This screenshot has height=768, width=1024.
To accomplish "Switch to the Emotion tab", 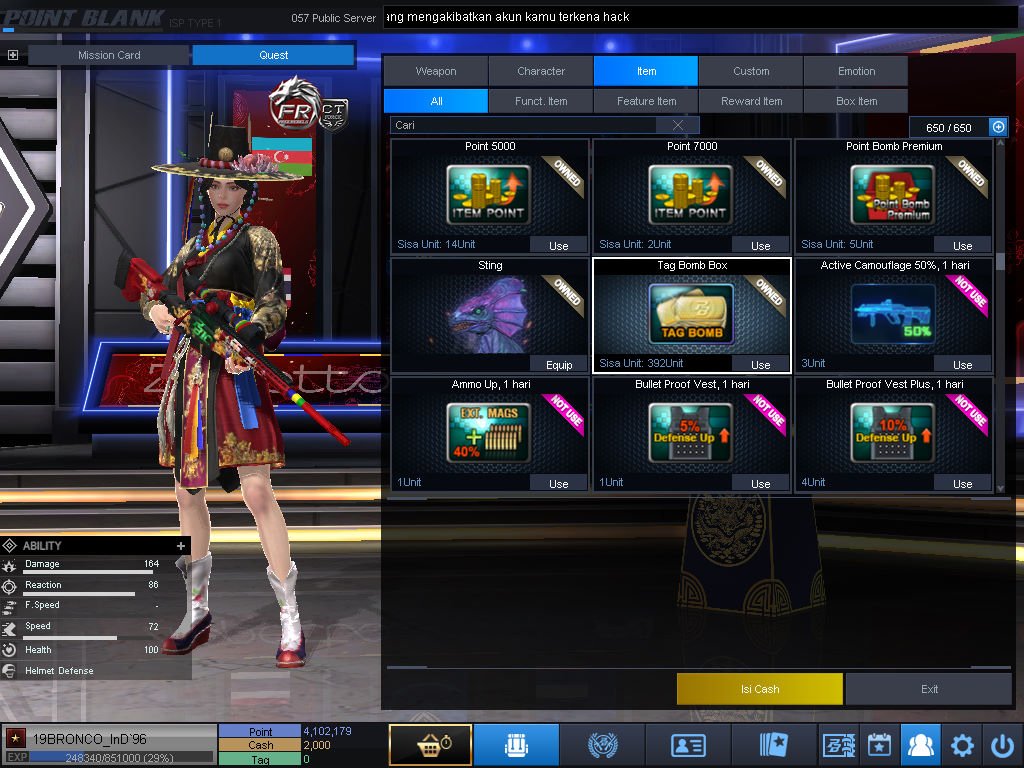I will tap(856, 71).
